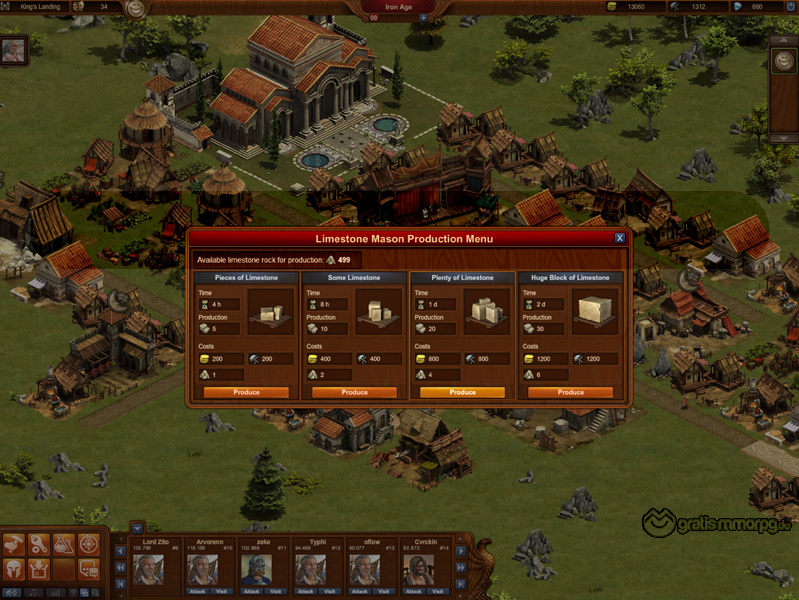Visit player Arvorenn

[x=219, y=591]
